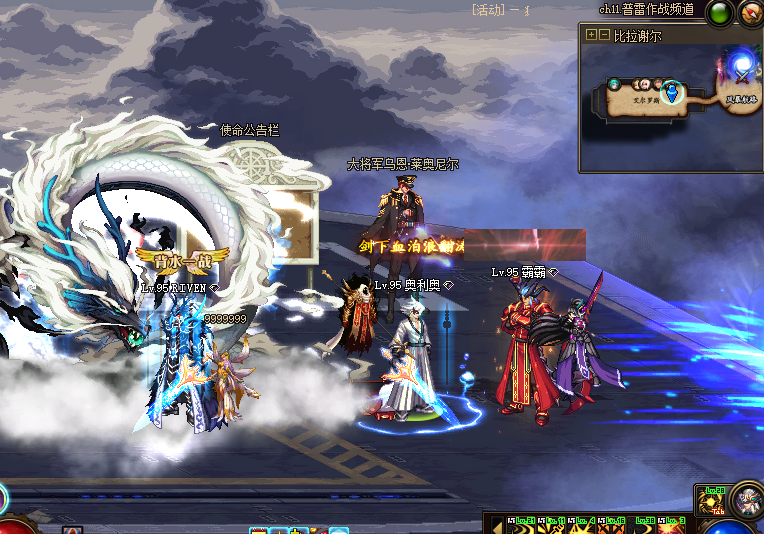The height and width of the screenshot is (534, 764).
Task: Open the white-haired character portrait at the bottom corner
Action: point(746,498)
